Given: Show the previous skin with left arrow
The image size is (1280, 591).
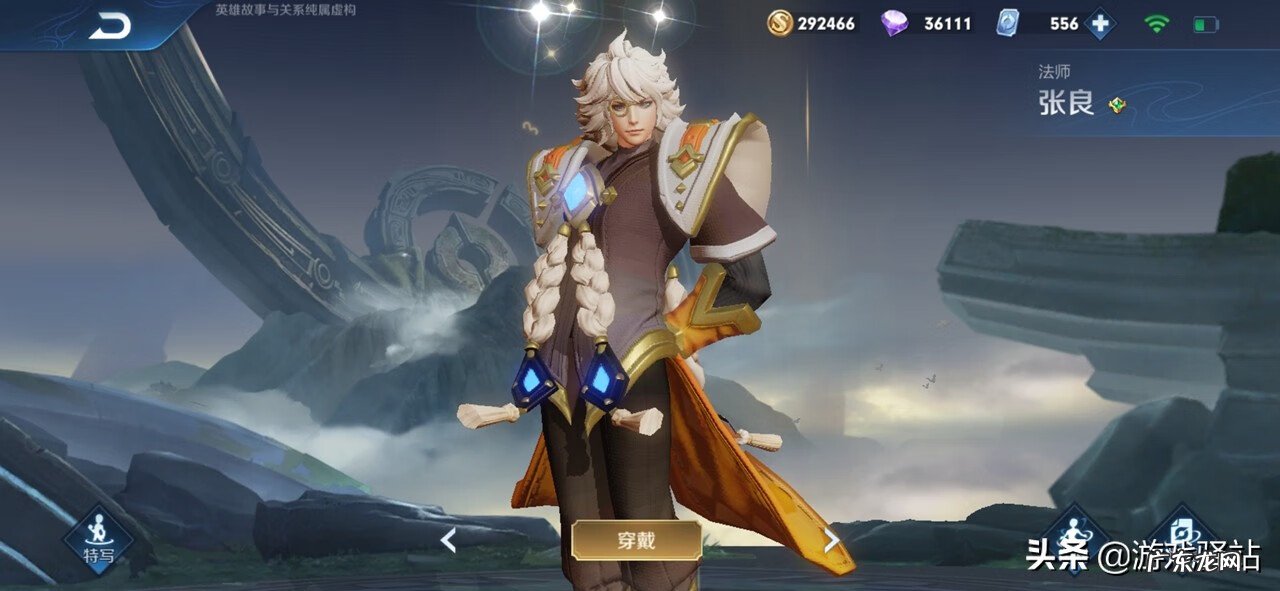Looking at the screenshot, I should [448, 541].
